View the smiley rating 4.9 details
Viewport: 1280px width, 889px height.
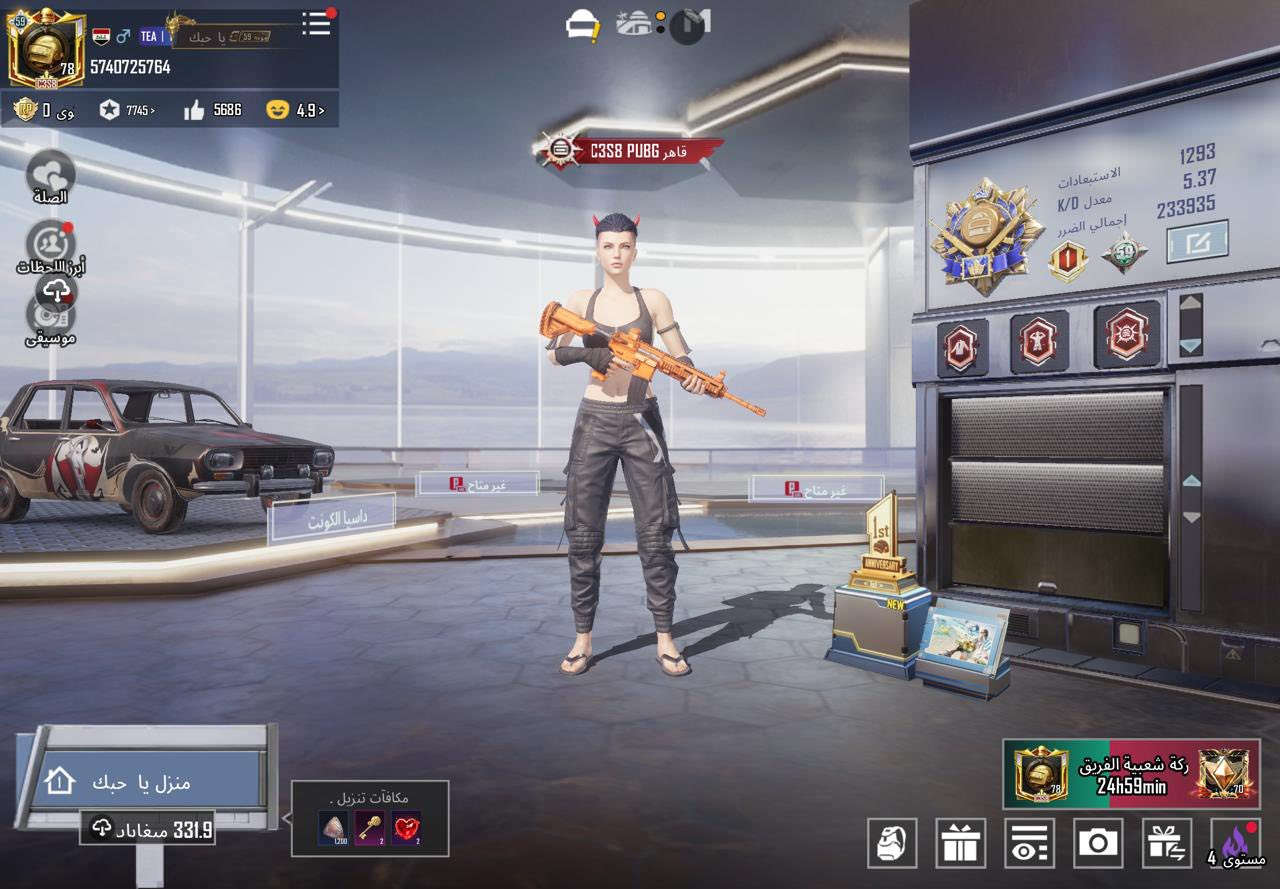pyautogui.click(x=296, y=110)
